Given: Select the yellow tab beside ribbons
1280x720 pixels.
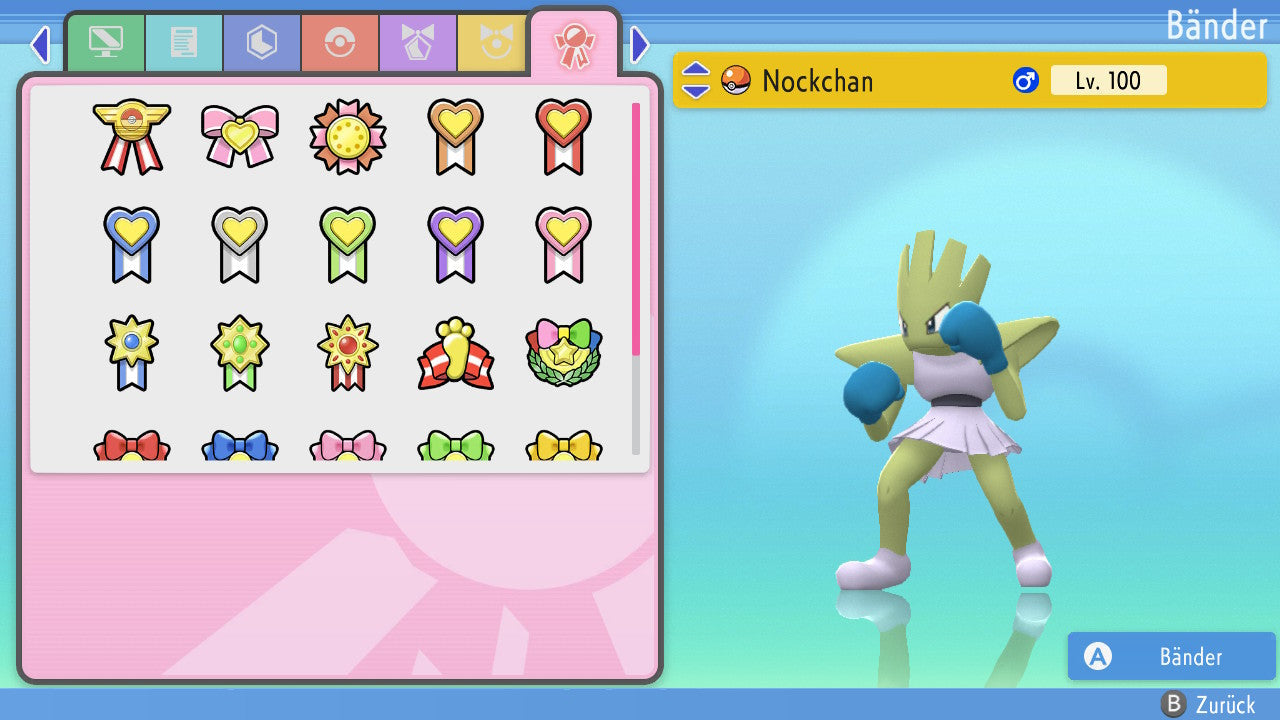Looking at the screenshot, I should [x=494, y=44].
